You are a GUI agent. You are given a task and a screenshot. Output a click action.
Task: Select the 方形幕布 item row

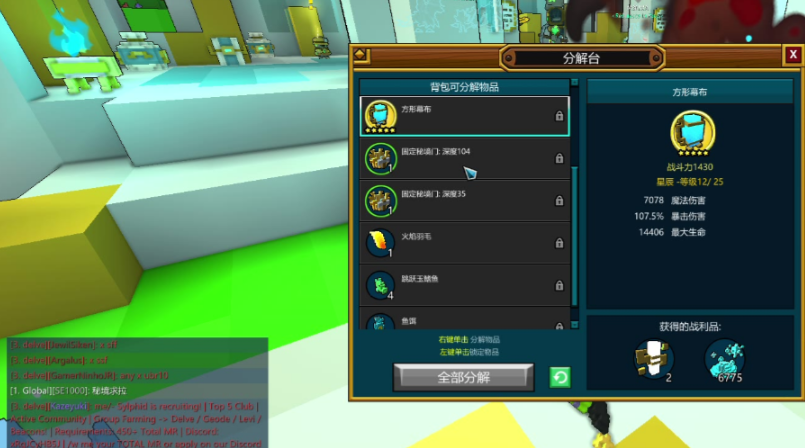464,116
